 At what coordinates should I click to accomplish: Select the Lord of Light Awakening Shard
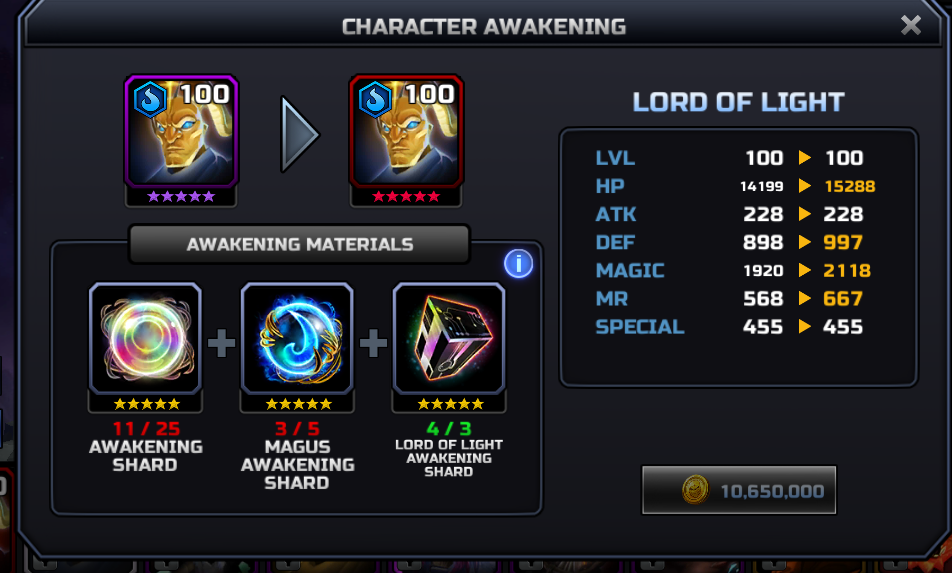(x=449, y=338)
